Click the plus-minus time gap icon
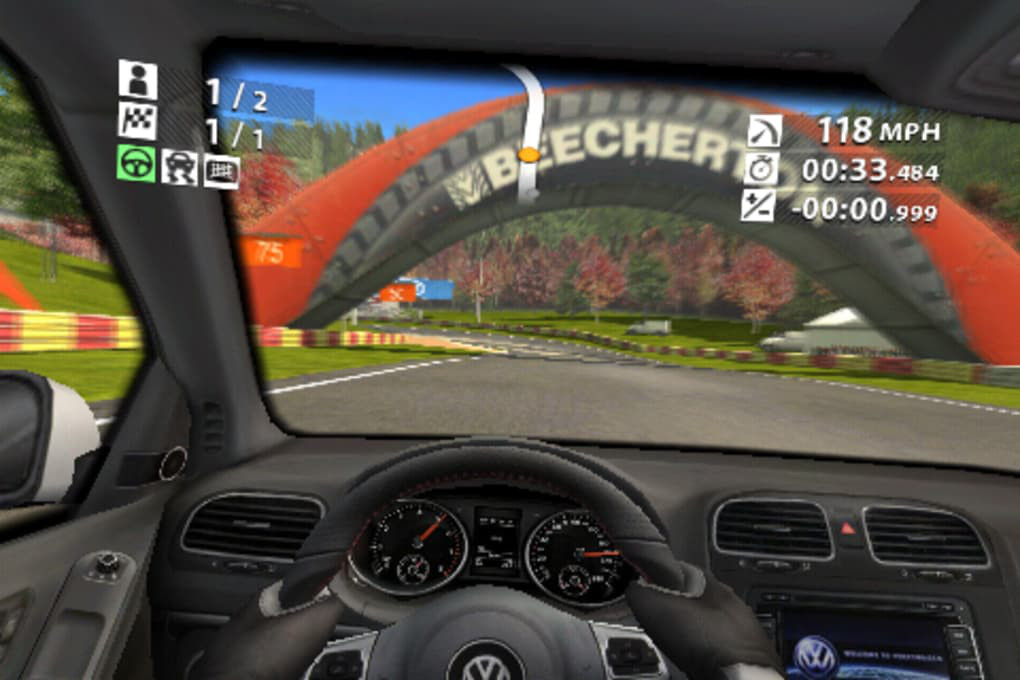Image resolution: width=1020 pixels, height=680 pixels. click(x=759, y=206)
